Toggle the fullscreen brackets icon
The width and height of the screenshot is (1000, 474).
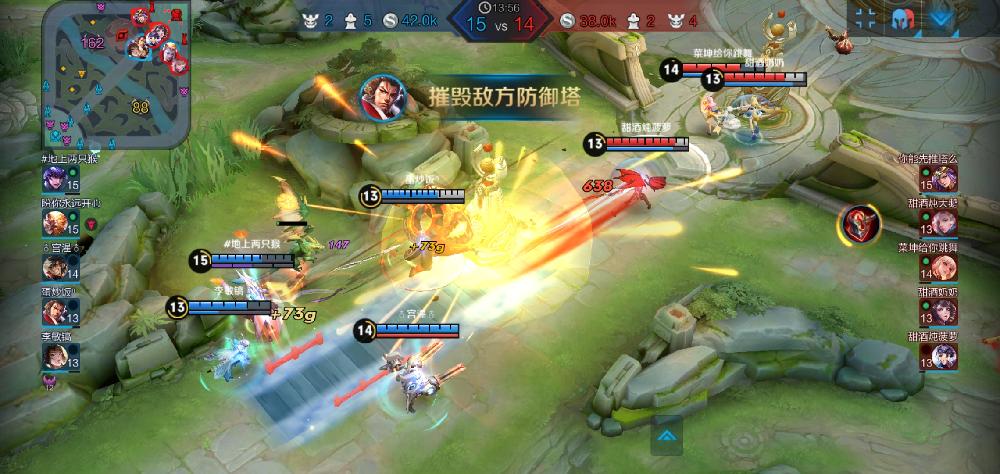(x=866, y=18)
